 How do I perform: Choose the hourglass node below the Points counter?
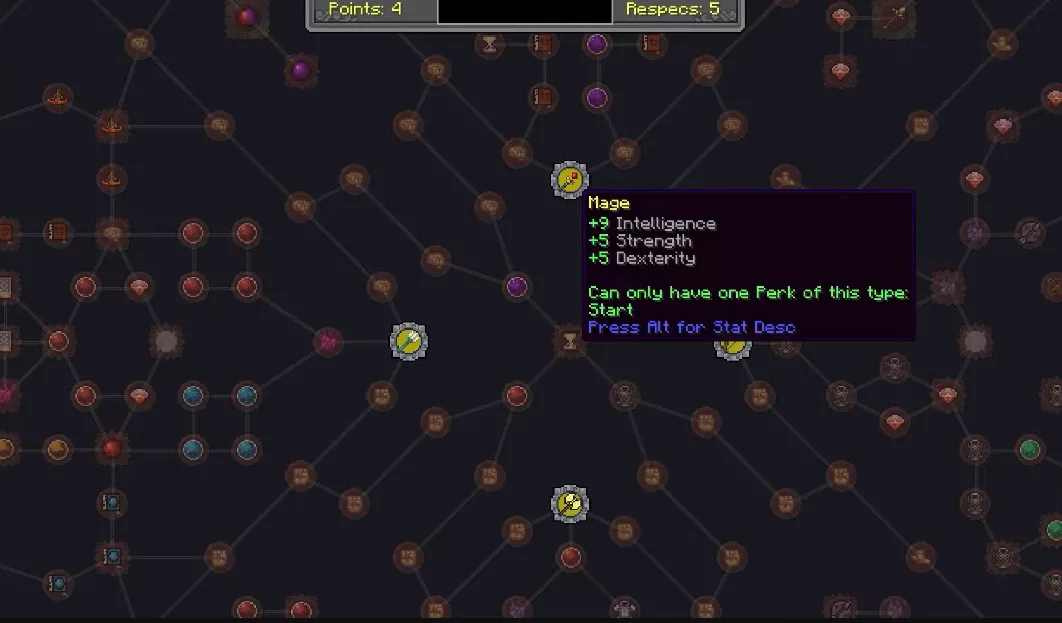(x=490, y=44)
